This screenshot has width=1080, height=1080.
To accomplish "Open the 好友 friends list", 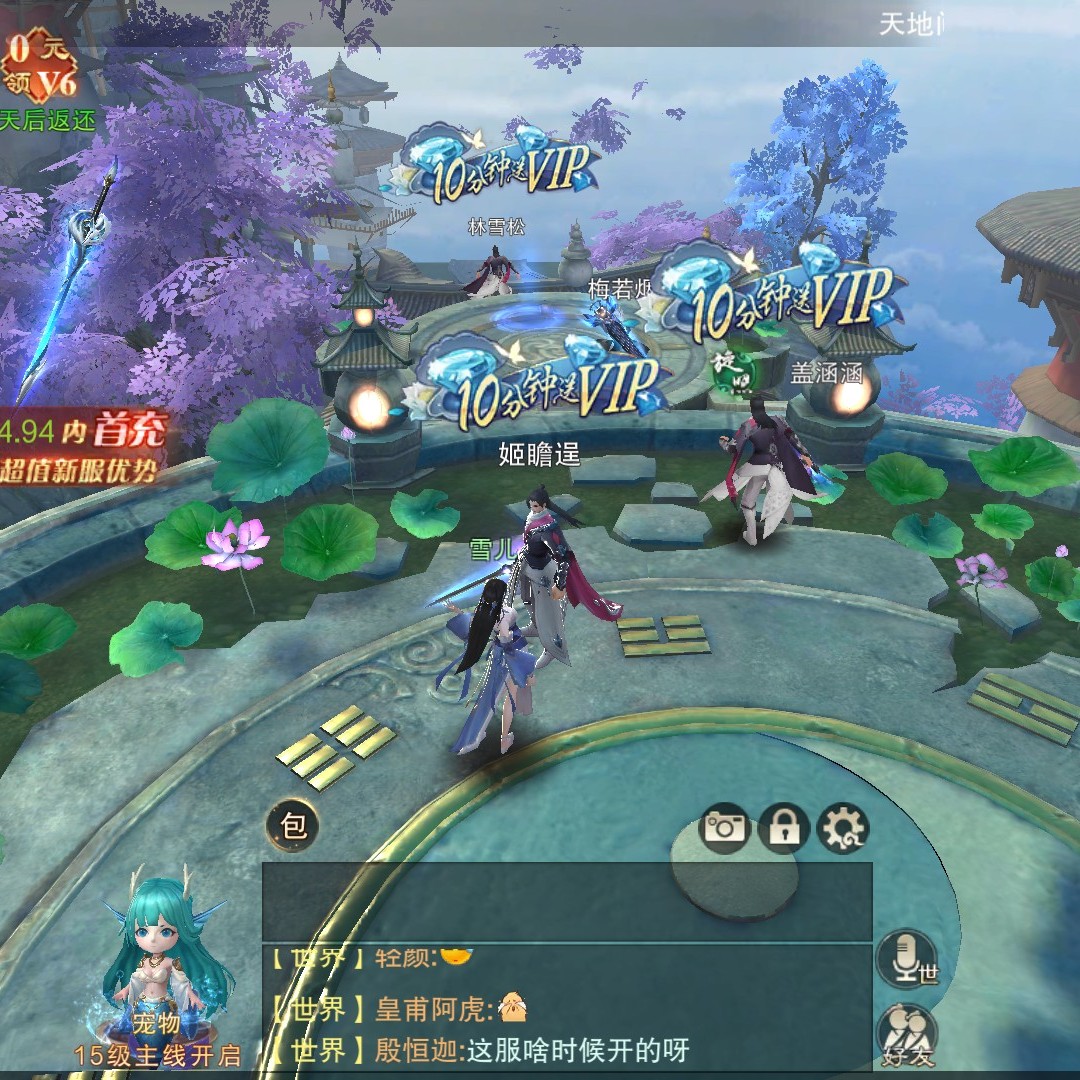I will click(908, 1033).
